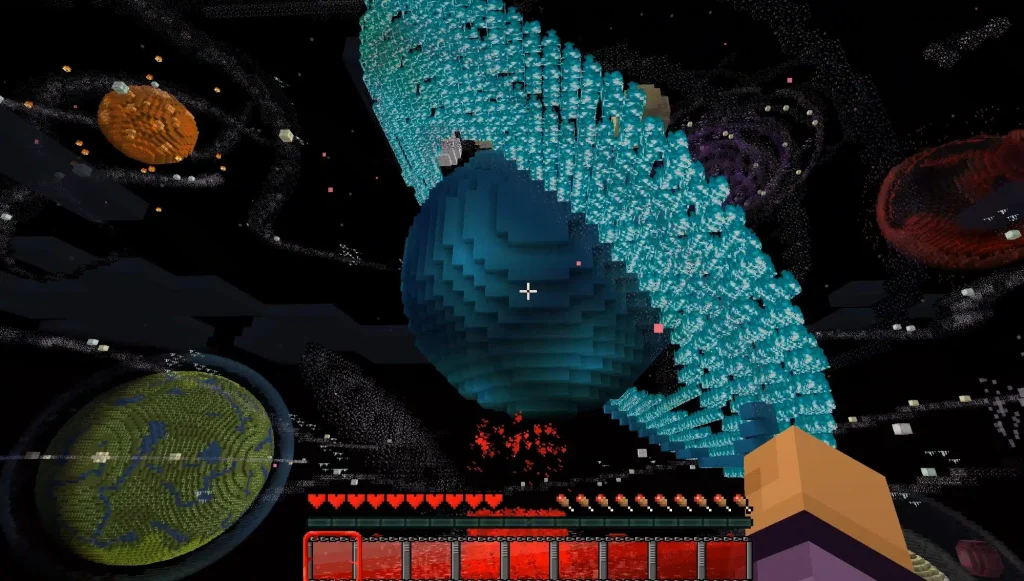This screenshot has height=581, width=1024.
Task: Select the highlighted first hotbar slot
Action: [x=332, y=558]
